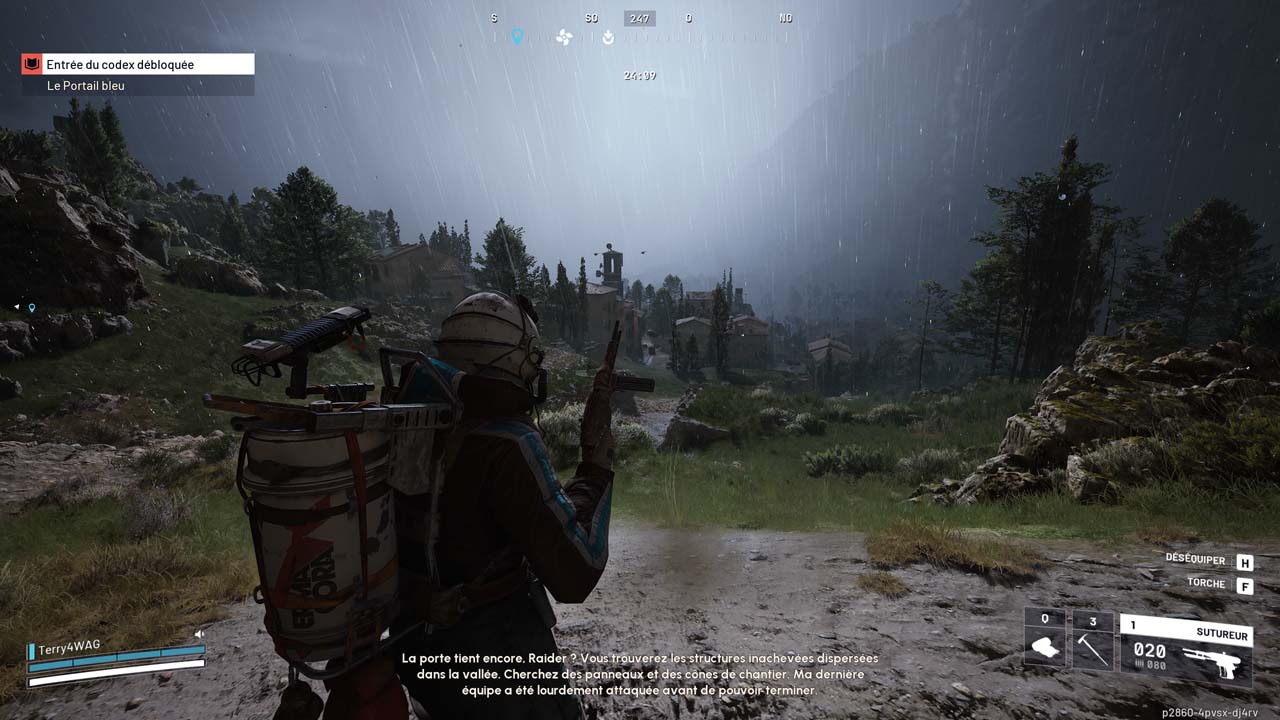Click the blue off-screen waypoint indicator
Image resolution: width=1280 pixels, height=720 pixels.
click(x=32, y=308)
